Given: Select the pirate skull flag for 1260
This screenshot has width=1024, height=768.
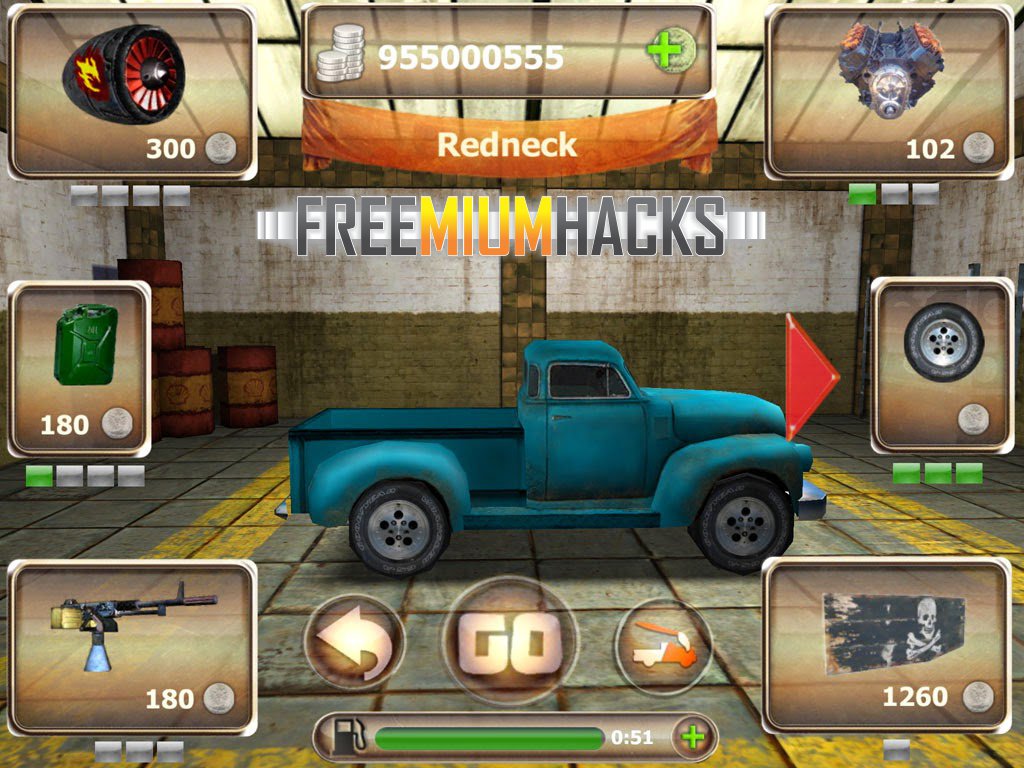Looking at the screenshot, I should pos(887,645).
